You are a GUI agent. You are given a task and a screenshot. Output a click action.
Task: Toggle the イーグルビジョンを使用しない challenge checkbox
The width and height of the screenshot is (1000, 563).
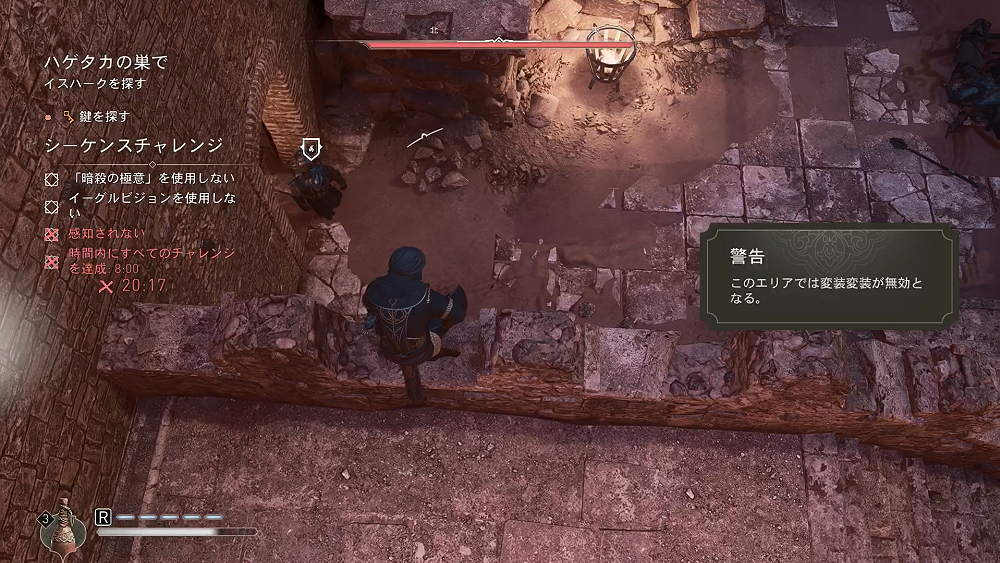tap(52, 206)
